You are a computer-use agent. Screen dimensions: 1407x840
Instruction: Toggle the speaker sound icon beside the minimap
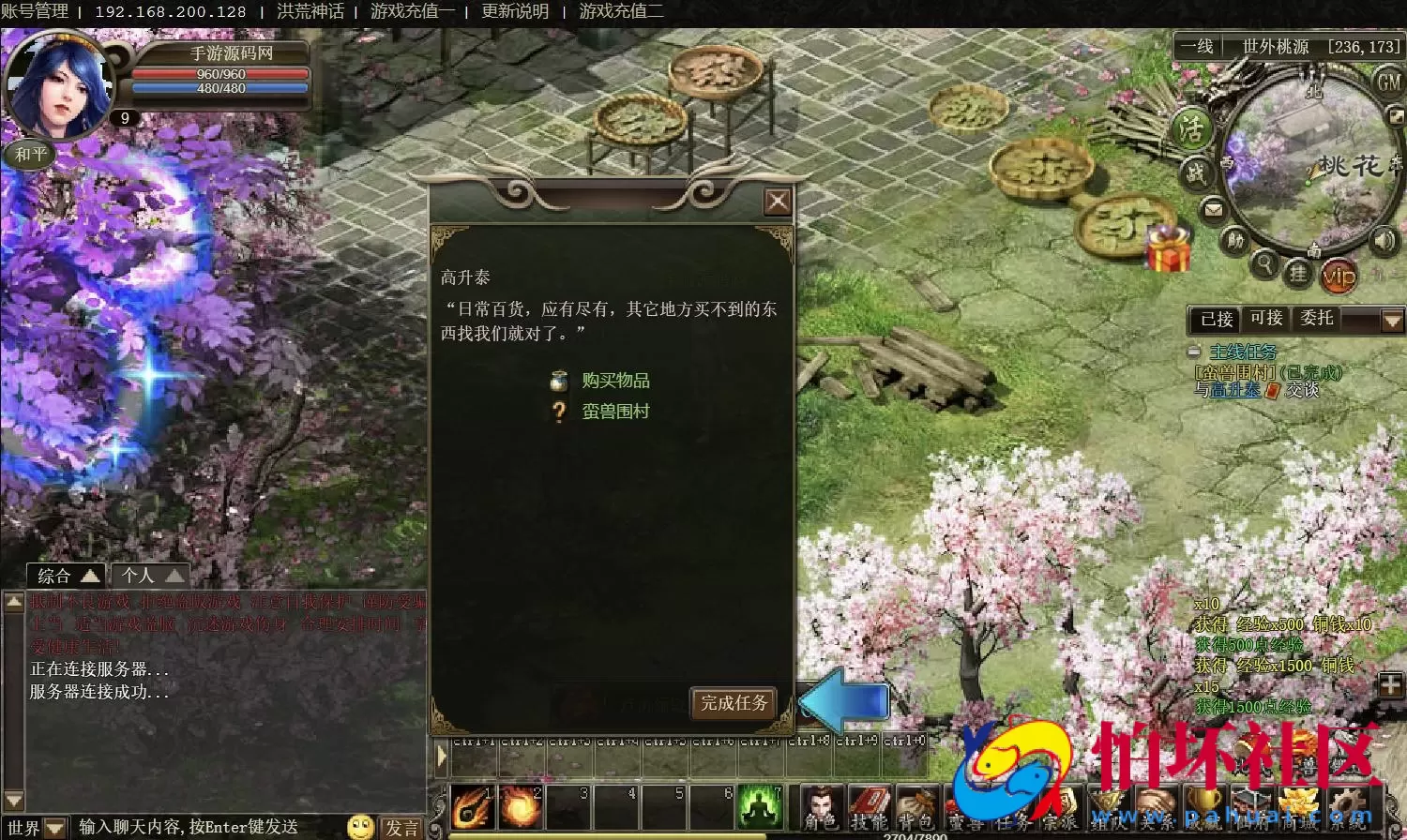[1384, 240]
